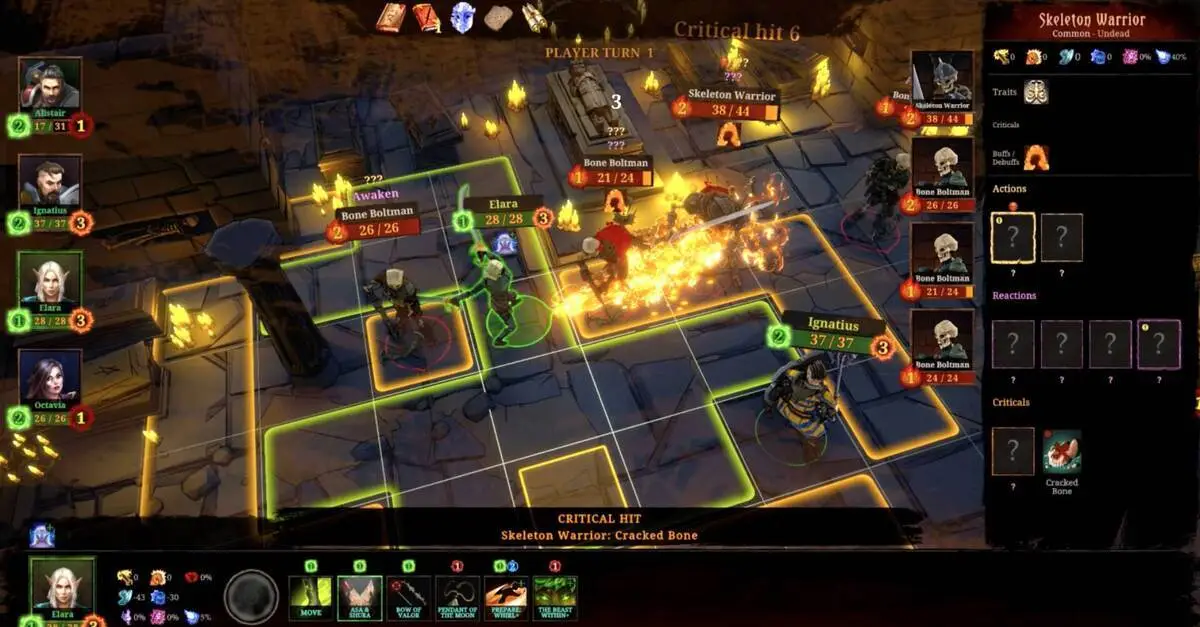Select Alistair's portrait in the party list

point(50,85)
